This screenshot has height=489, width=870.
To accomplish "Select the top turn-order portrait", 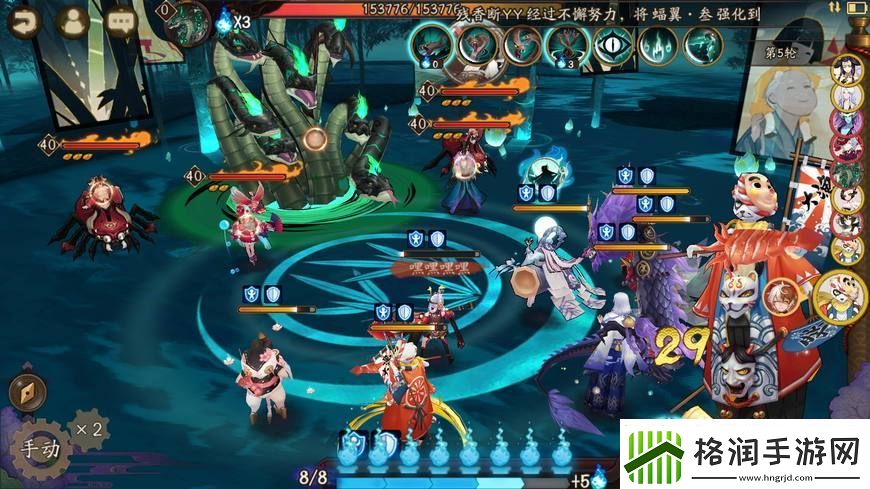I will point(848,70).
